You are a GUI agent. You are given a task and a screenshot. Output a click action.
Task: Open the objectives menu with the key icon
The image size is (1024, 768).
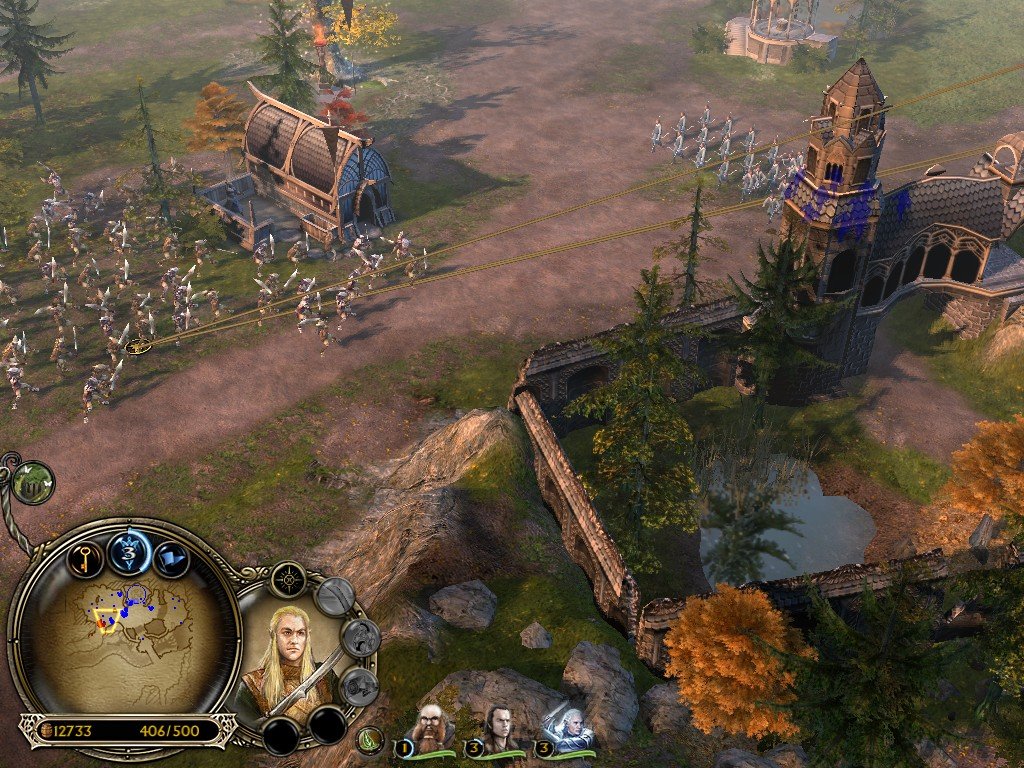pos(86,557)
